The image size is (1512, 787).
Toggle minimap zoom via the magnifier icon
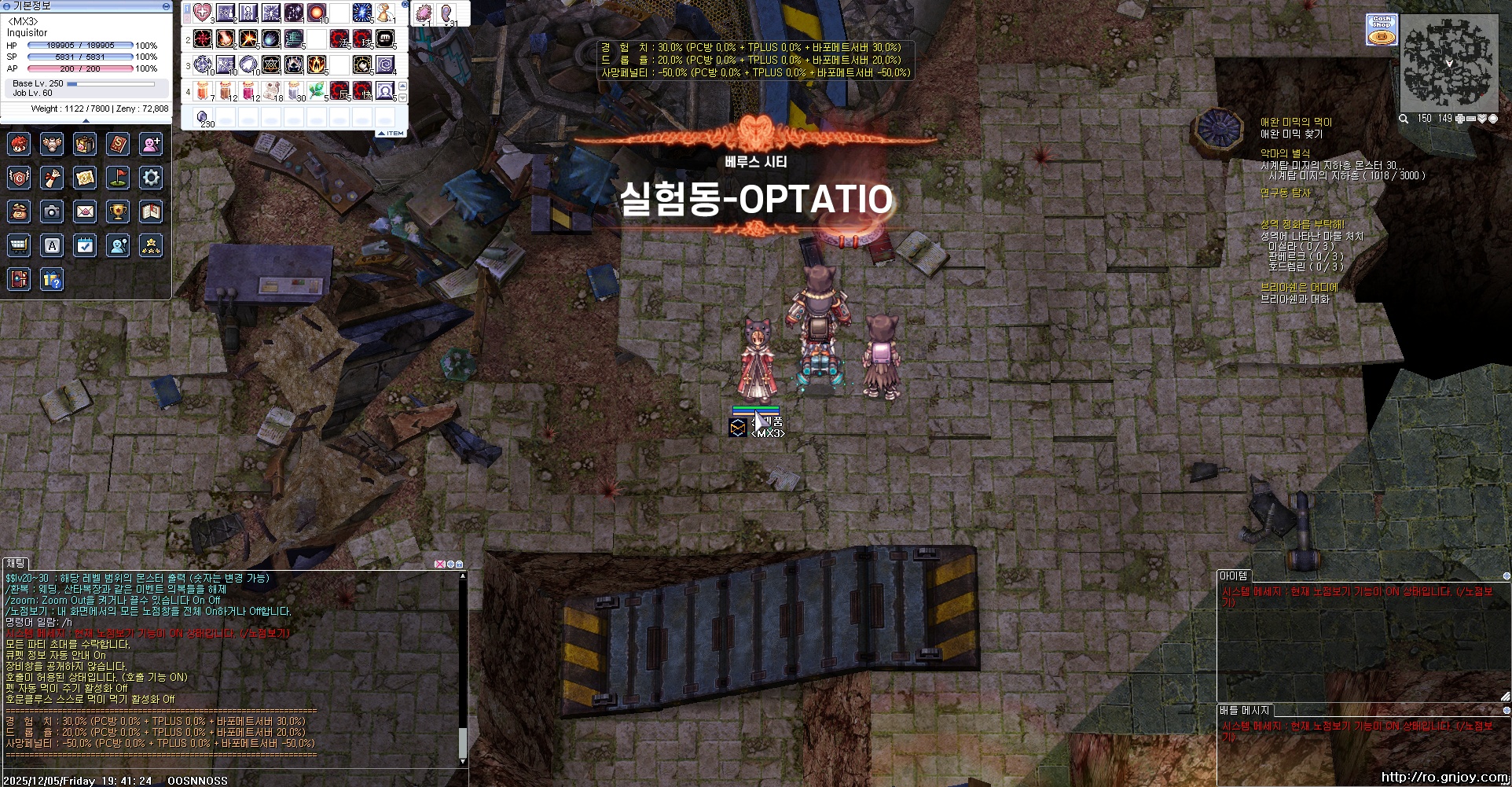pyautogui.click(x=1404, y=119)
